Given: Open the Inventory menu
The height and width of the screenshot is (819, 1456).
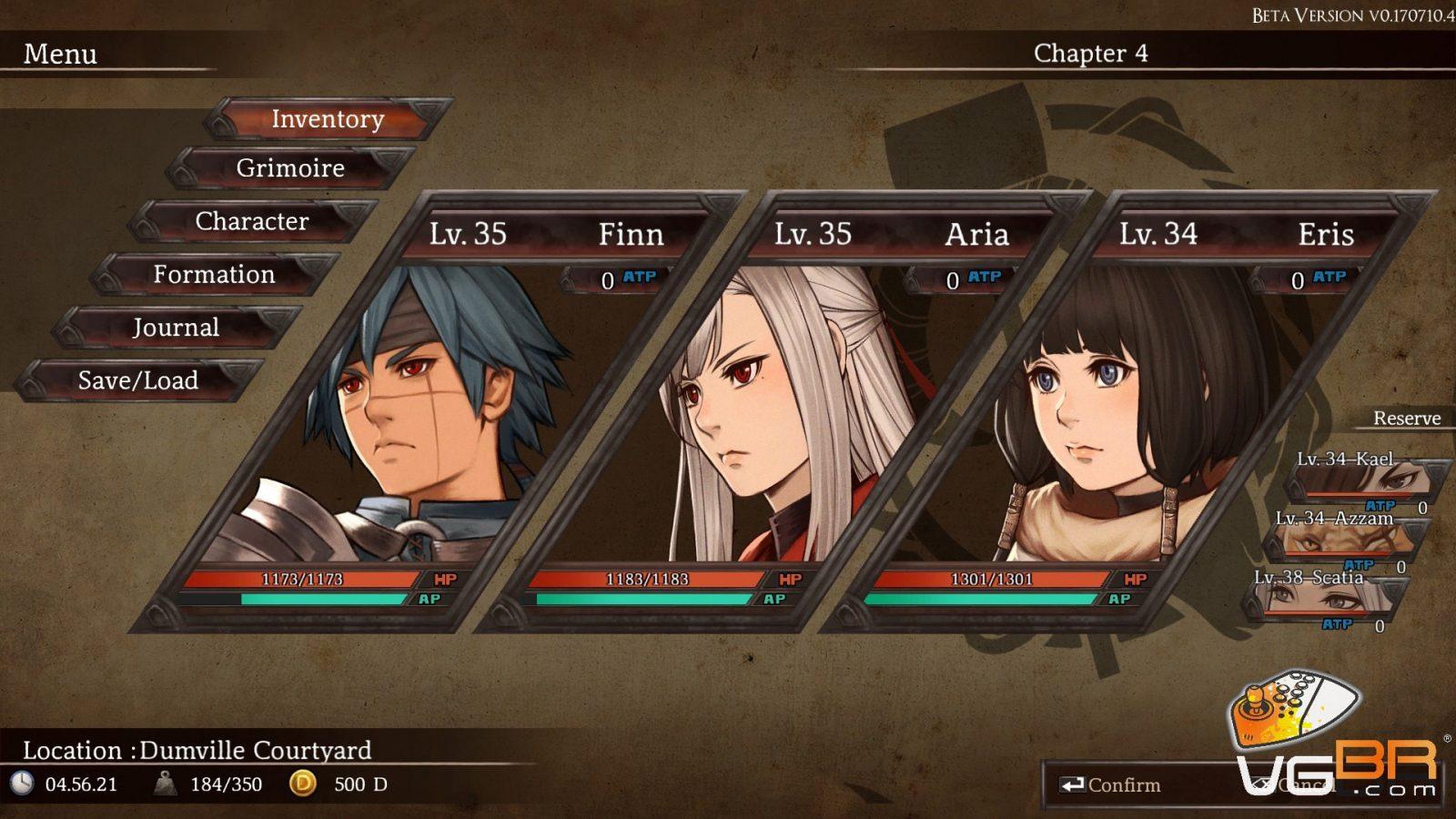Looking at the screenshot, I should [x=328, y=119].
